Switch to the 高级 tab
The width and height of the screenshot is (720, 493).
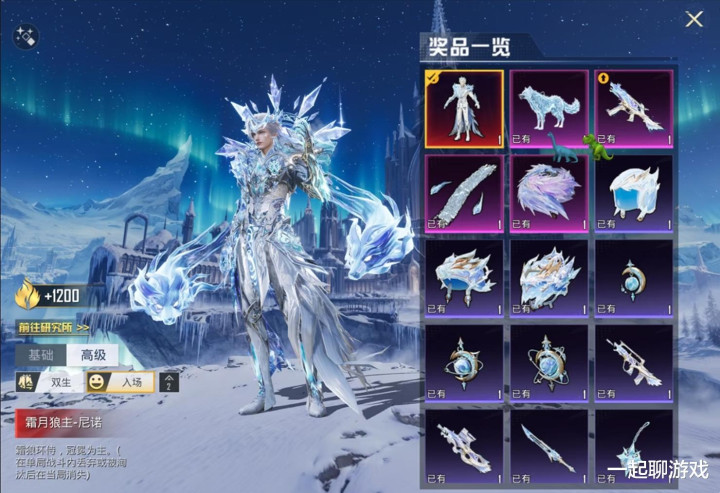pyautogui.click(x=92, y=354)
